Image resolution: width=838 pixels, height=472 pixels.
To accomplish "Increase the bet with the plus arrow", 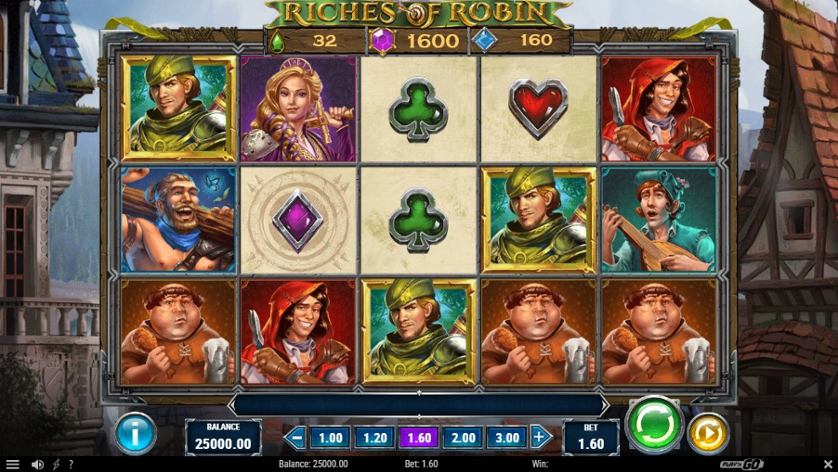I will tap(540, 437).
